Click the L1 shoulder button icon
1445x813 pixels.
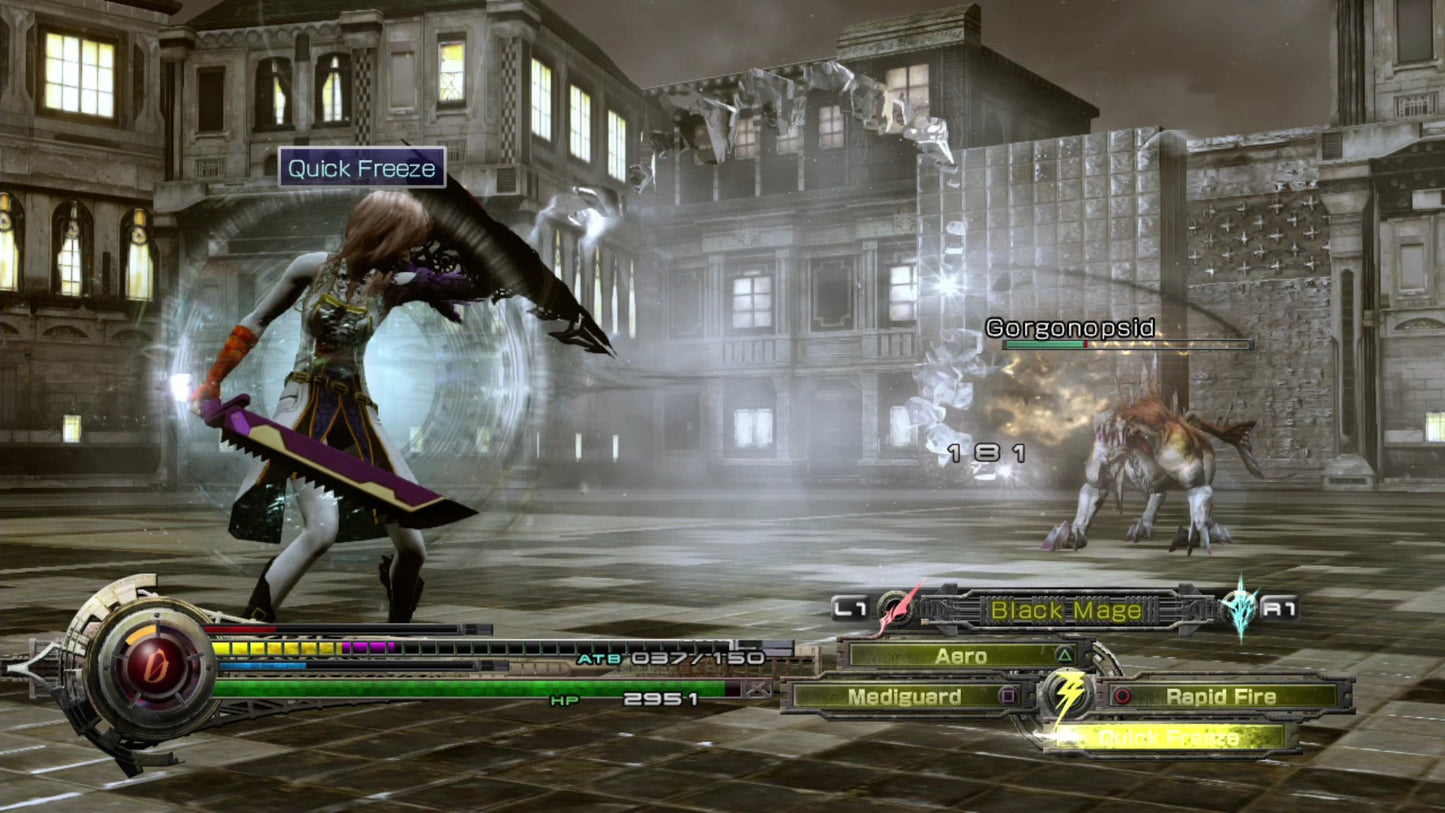coord(853,608)
